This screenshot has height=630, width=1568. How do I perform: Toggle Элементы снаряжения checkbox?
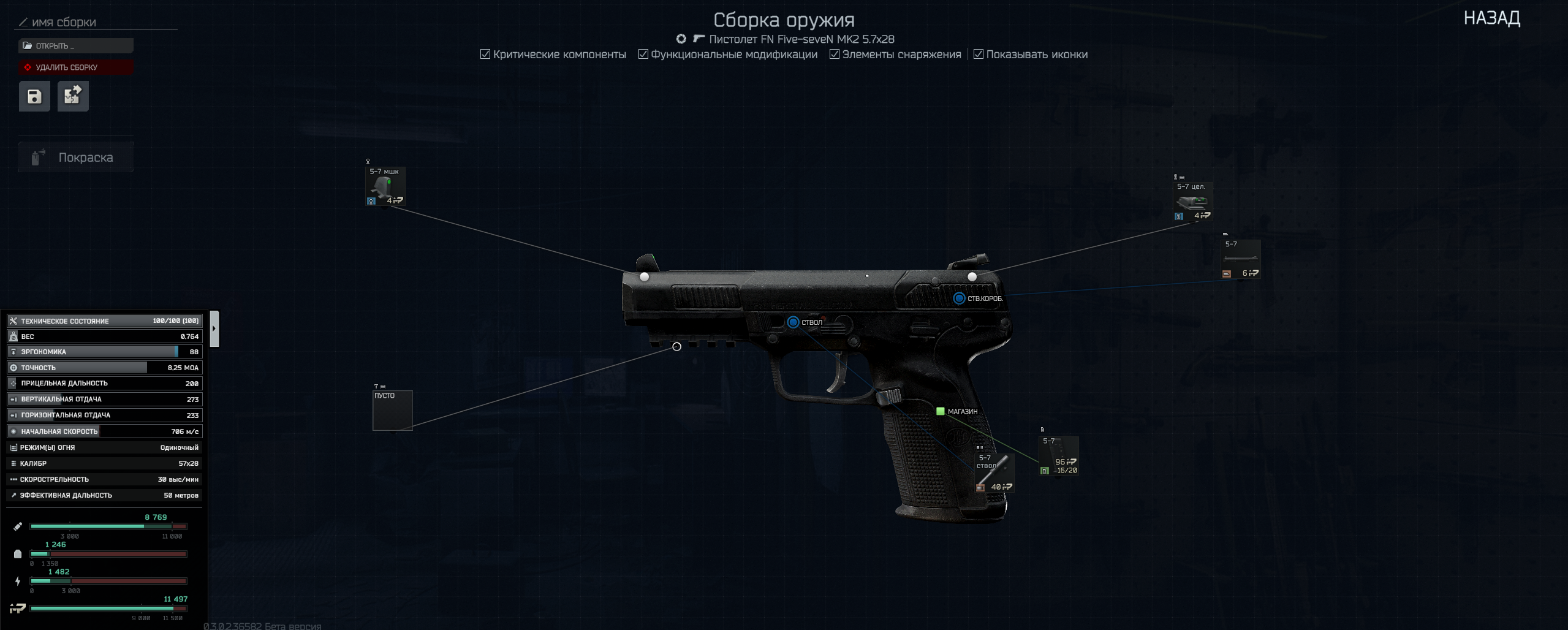click(834, 55)
